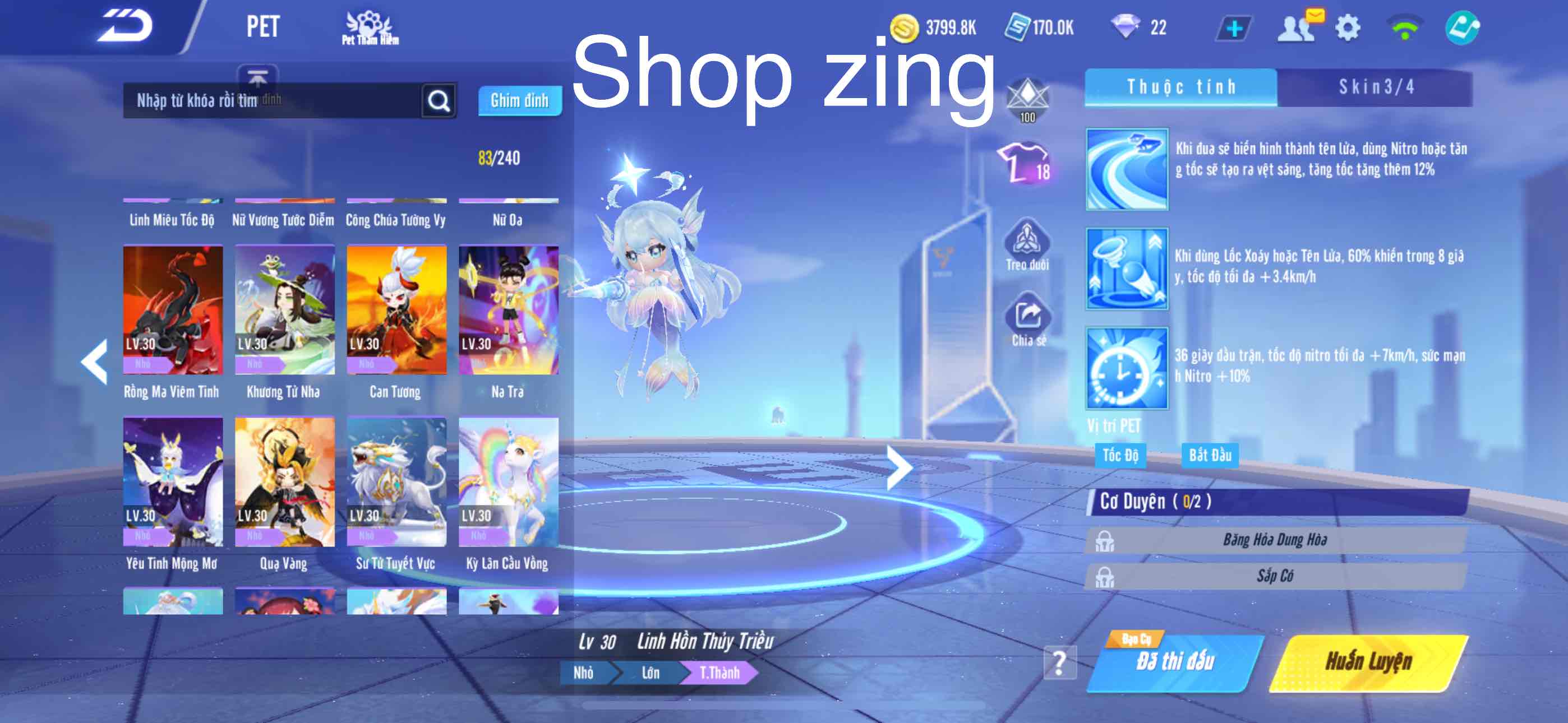Click the Ghim đỉnh pin button
This screenshot has width=1568, height=723.
pyautogui.click(x=520, y=101)
